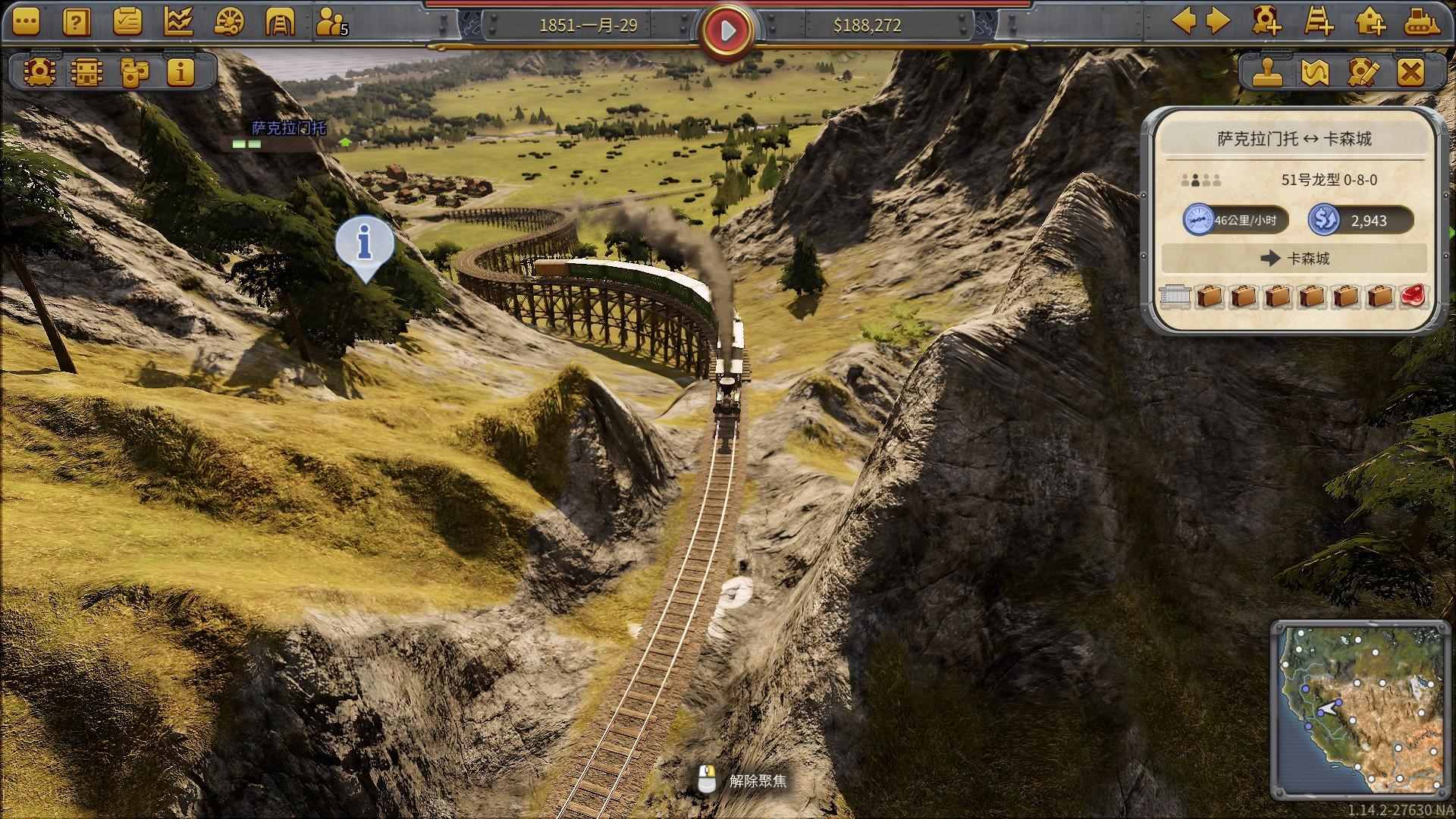Edit the train's route map
The height and width of the screenshot is (819, 1456).
tap(1315, 73)
